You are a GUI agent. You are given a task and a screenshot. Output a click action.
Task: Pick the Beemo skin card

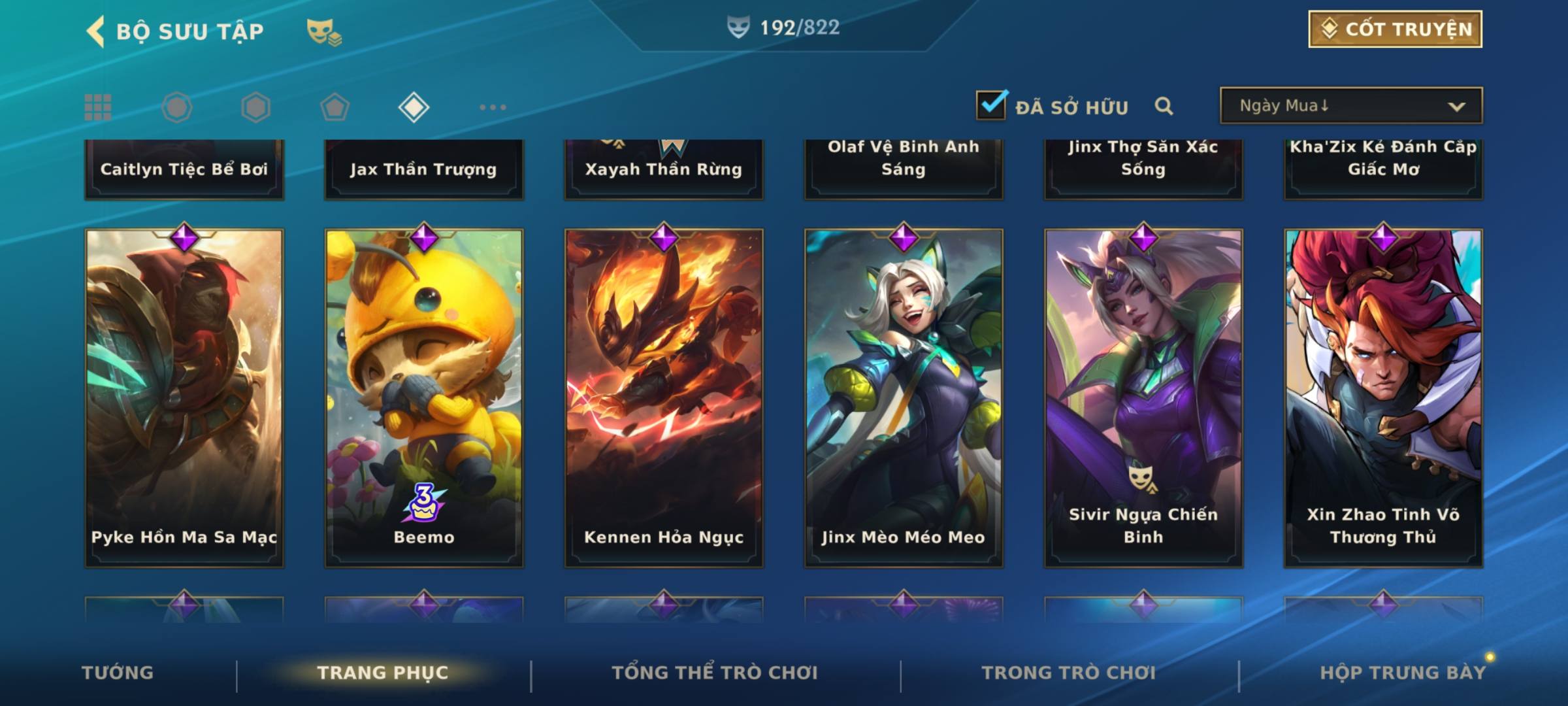(424, 397)
